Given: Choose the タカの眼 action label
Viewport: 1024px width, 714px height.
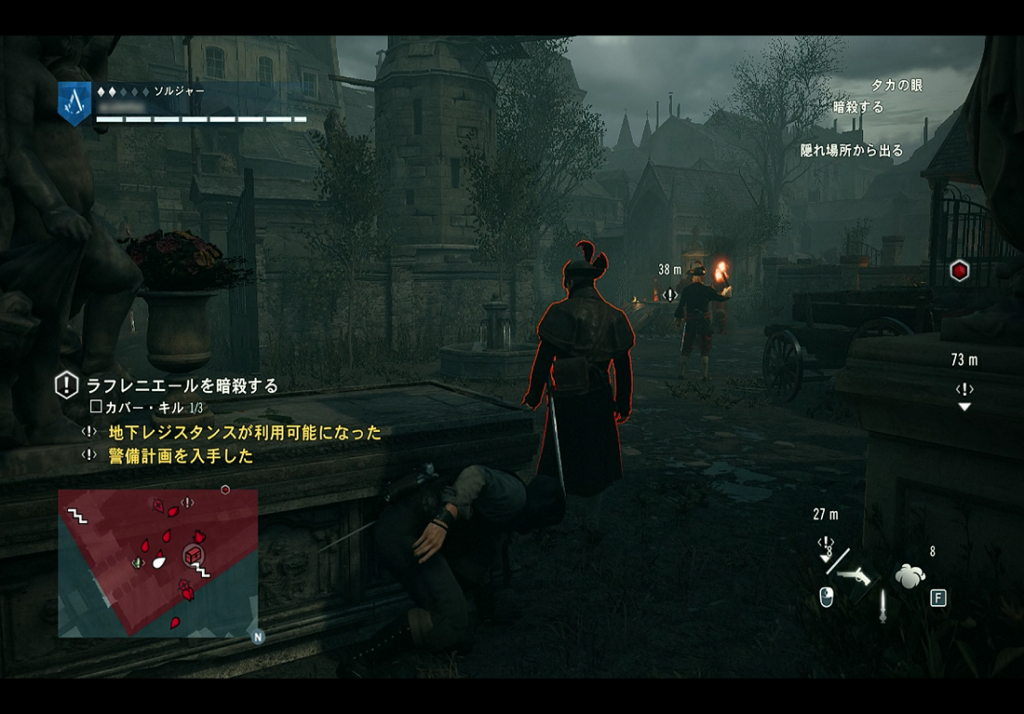Looking at the screenshot, I should tap(896, 85).
